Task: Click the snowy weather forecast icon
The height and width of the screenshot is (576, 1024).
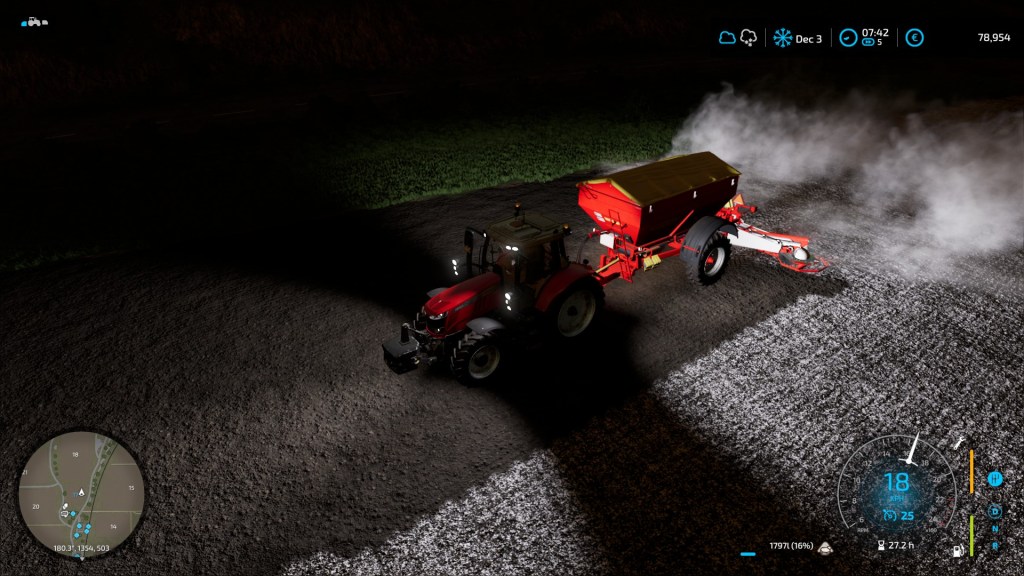Action: (748, 38)
